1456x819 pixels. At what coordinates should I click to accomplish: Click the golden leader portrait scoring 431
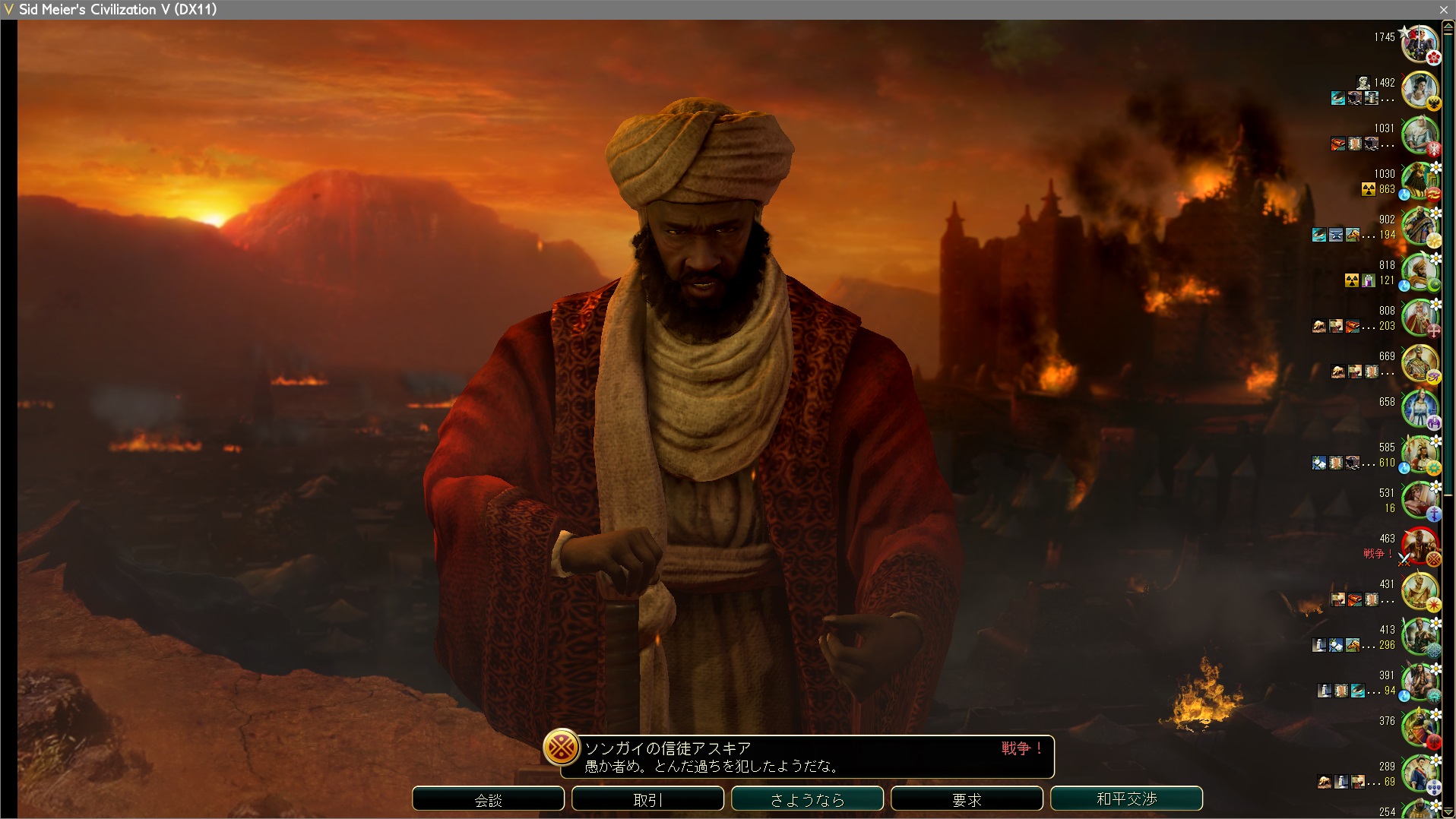pyautogui.click(x=1419, y=591)
